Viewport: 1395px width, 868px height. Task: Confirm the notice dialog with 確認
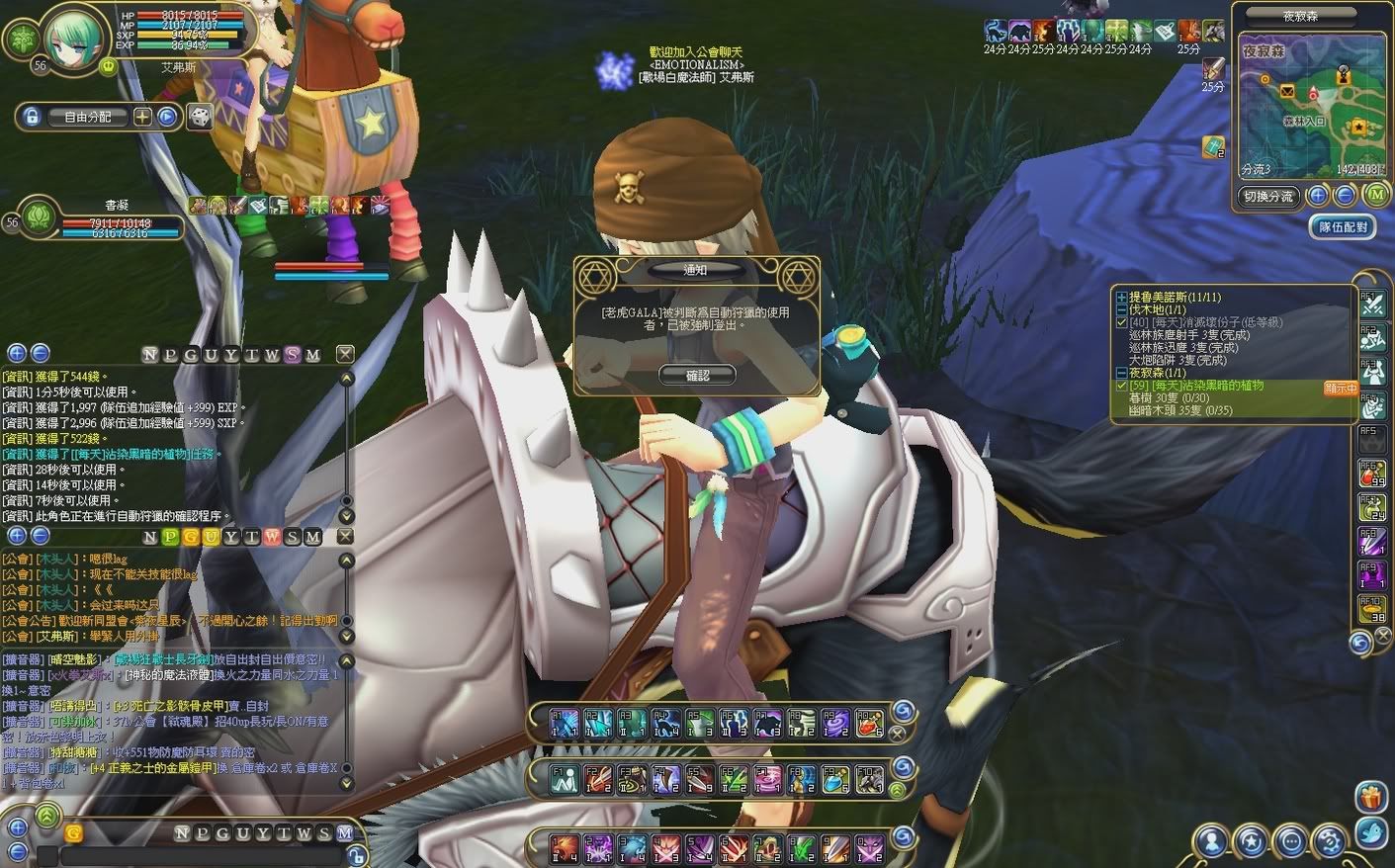[x=697, y=375]
